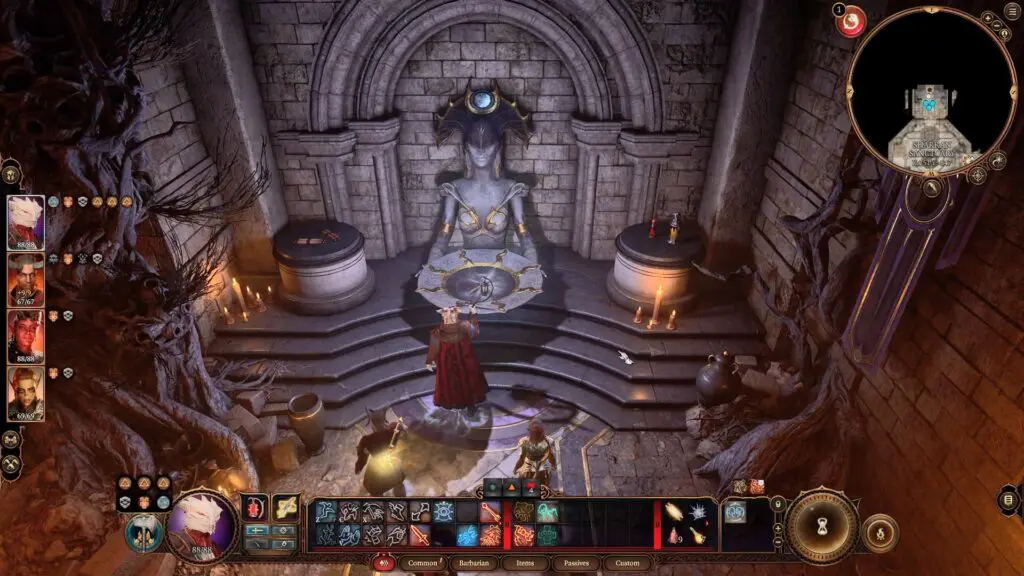Click the hourglass end turn button
The image size is (1024, 576).
click(822, 525)
